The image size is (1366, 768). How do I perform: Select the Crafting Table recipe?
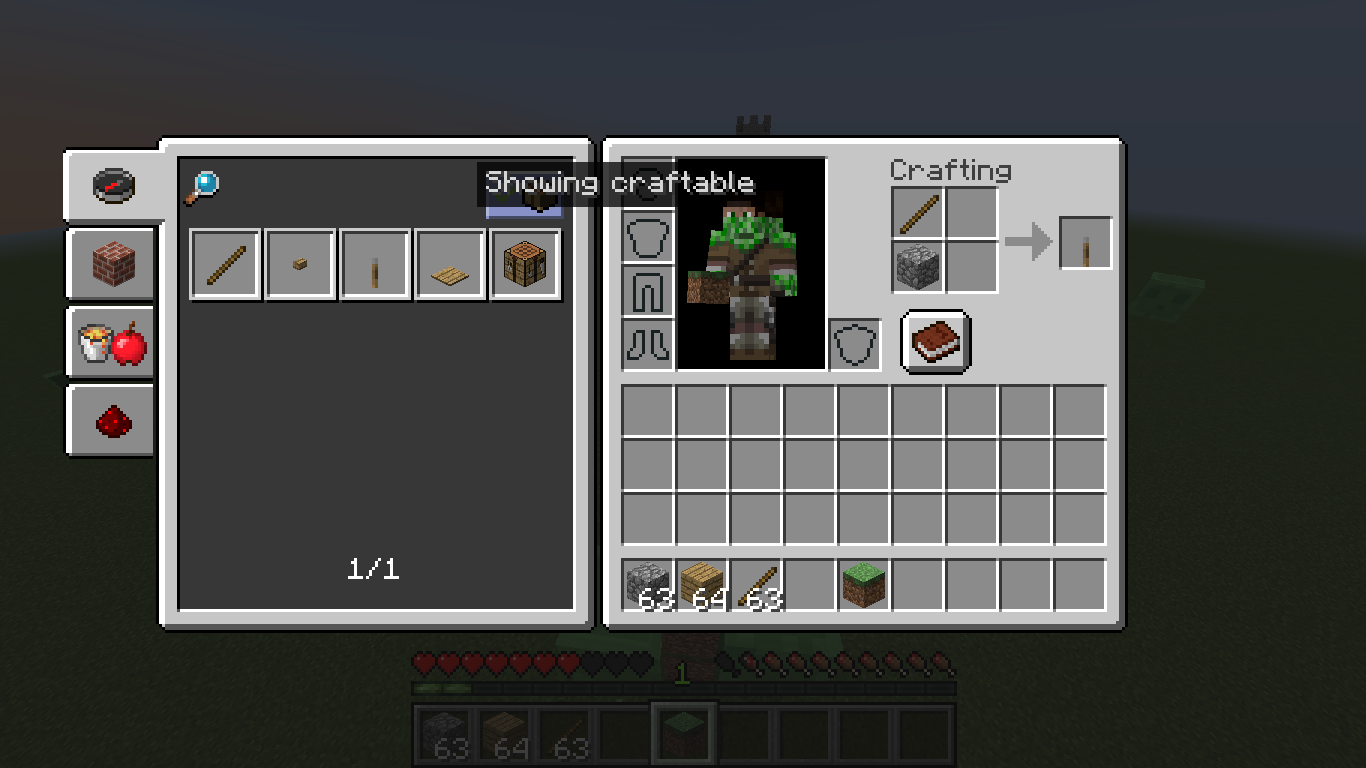pos(525,263)
